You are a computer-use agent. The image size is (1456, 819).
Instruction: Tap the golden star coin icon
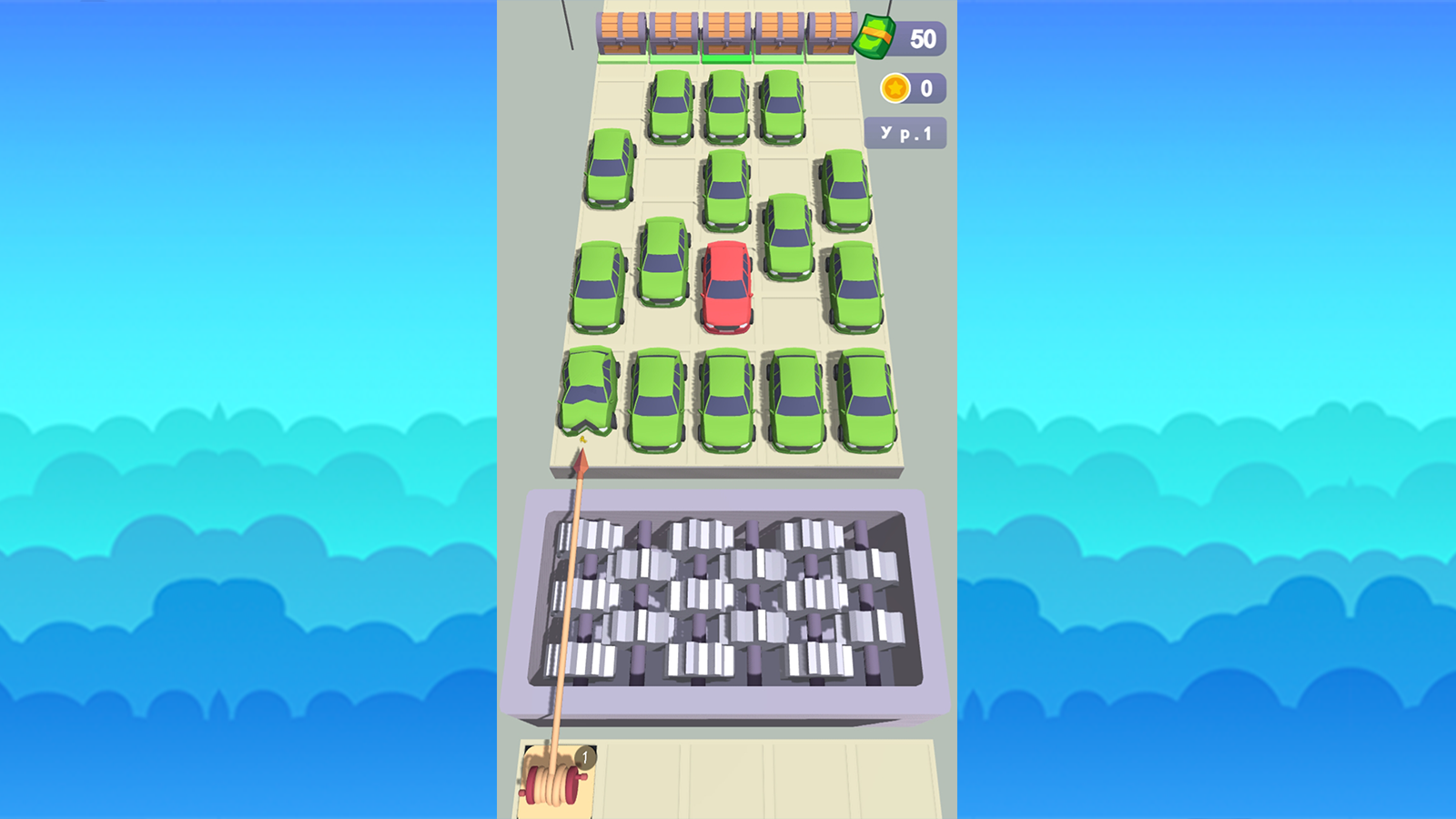click(x=895, y=87)
